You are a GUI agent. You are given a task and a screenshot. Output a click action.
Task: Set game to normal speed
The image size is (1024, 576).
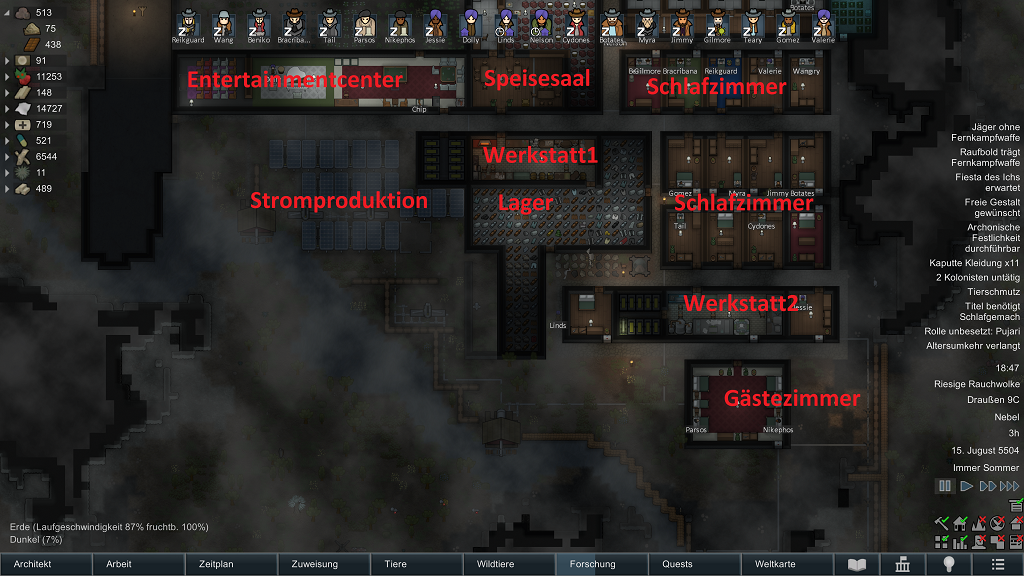[x=966, y=486]
